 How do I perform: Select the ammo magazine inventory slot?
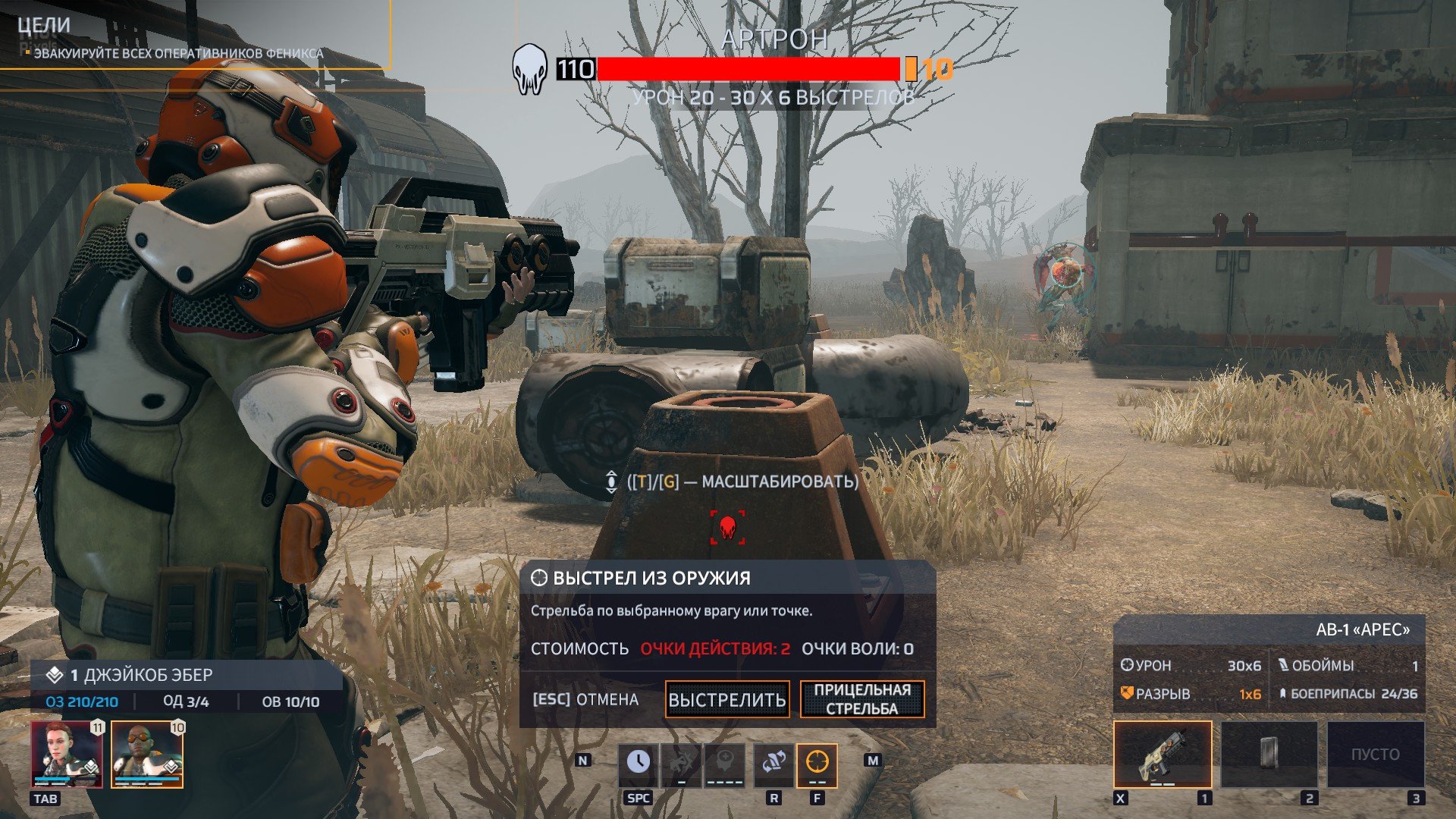[x=1269, y=755]
